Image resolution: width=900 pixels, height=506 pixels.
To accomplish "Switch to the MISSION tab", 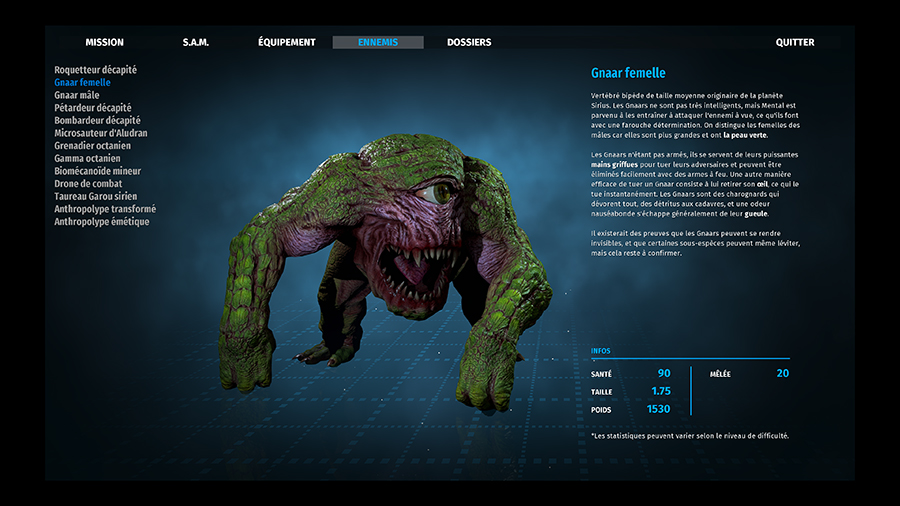I will [x=105, y=43].
